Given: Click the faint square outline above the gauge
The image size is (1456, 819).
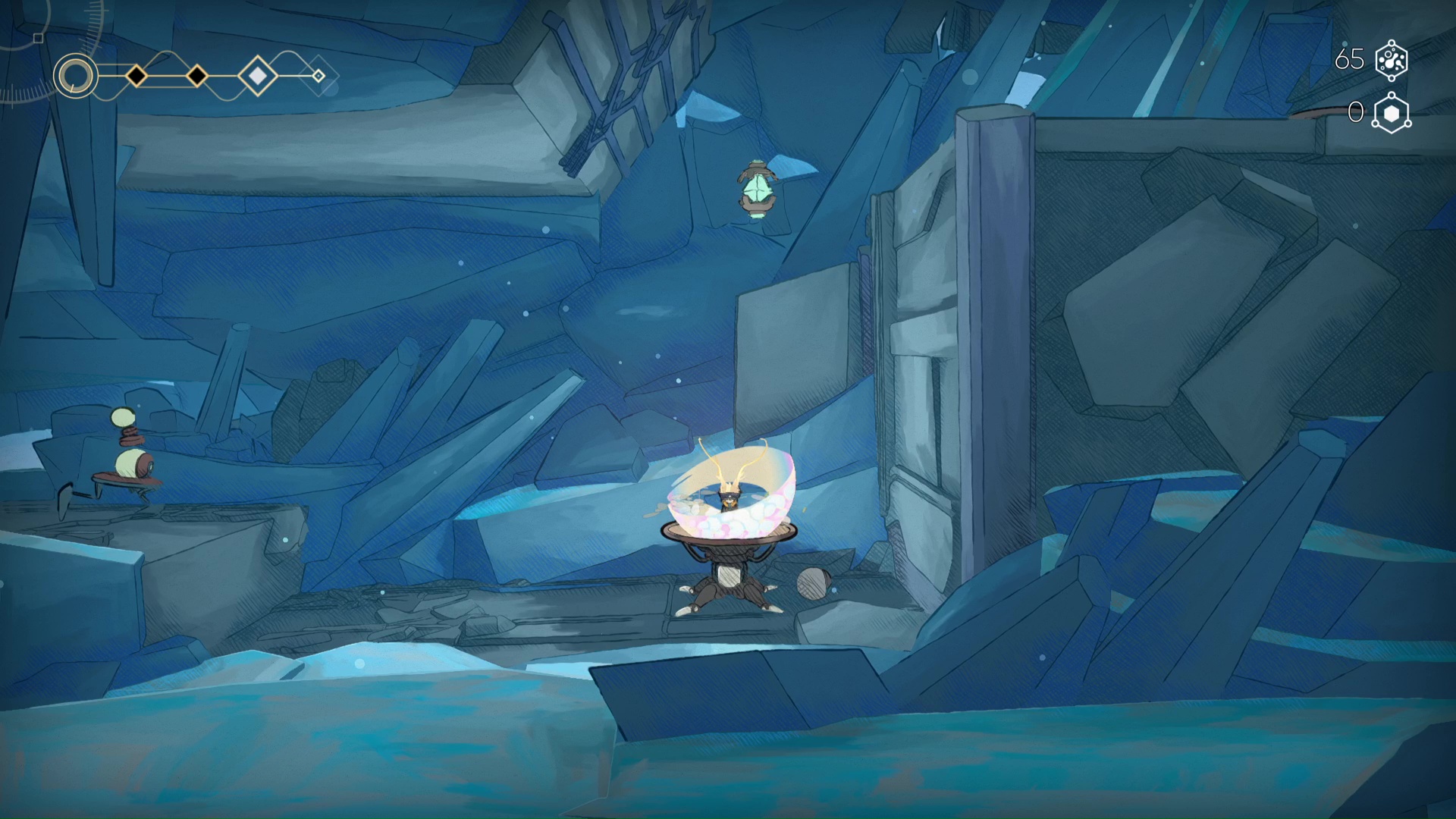Looking at the screenshot, I should coord(39,37).
